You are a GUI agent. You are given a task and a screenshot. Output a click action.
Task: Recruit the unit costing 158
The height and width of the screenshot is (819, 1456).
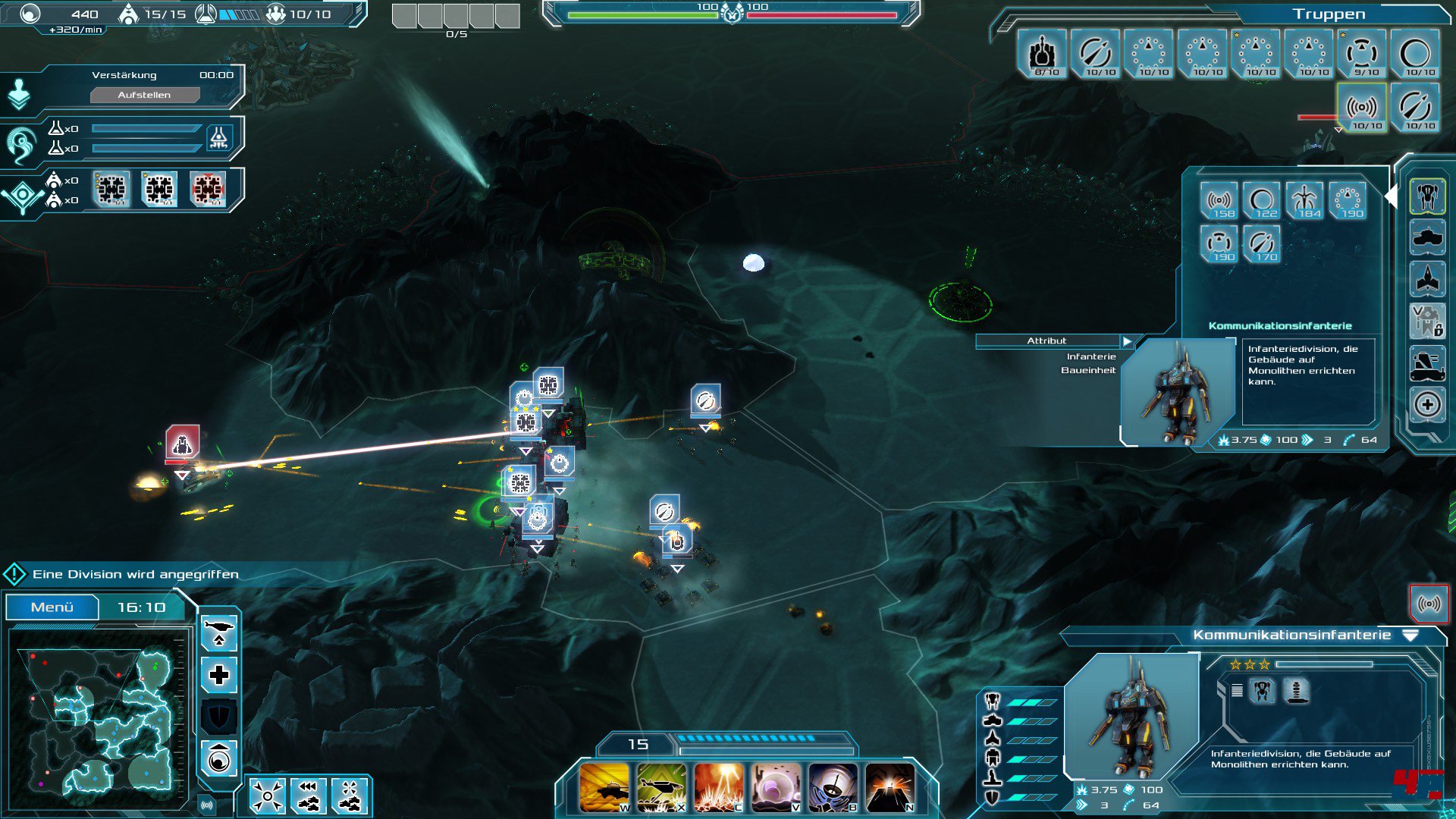pos(1219,202)
